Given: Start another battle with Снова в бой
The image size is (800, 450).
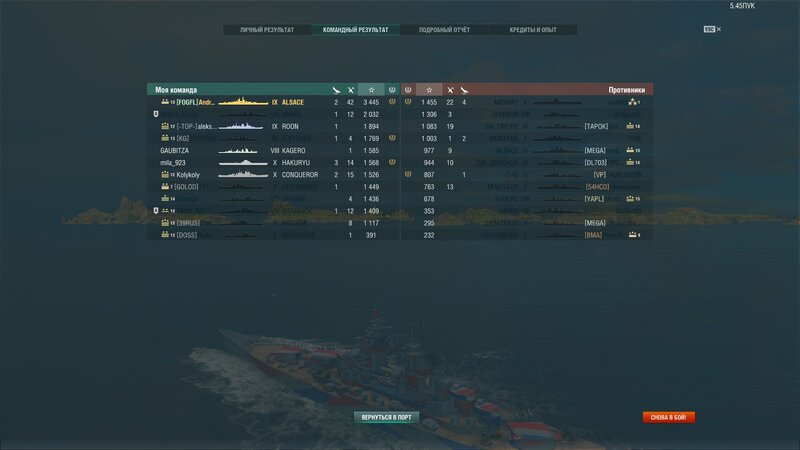Looking at the screenshot, I should 669,417.
